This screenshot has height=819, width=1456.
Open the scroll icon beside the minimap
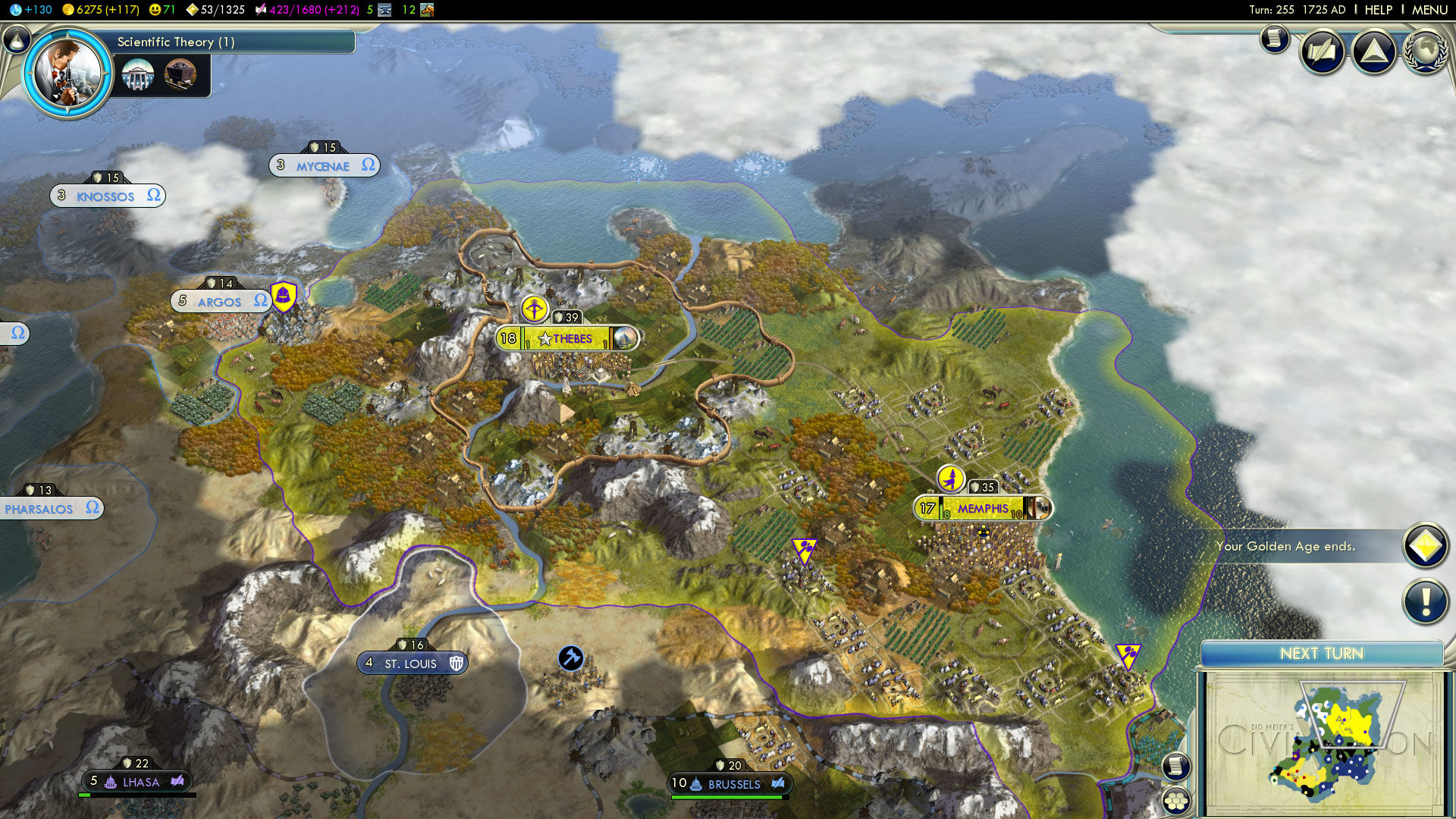point(1175,766)
